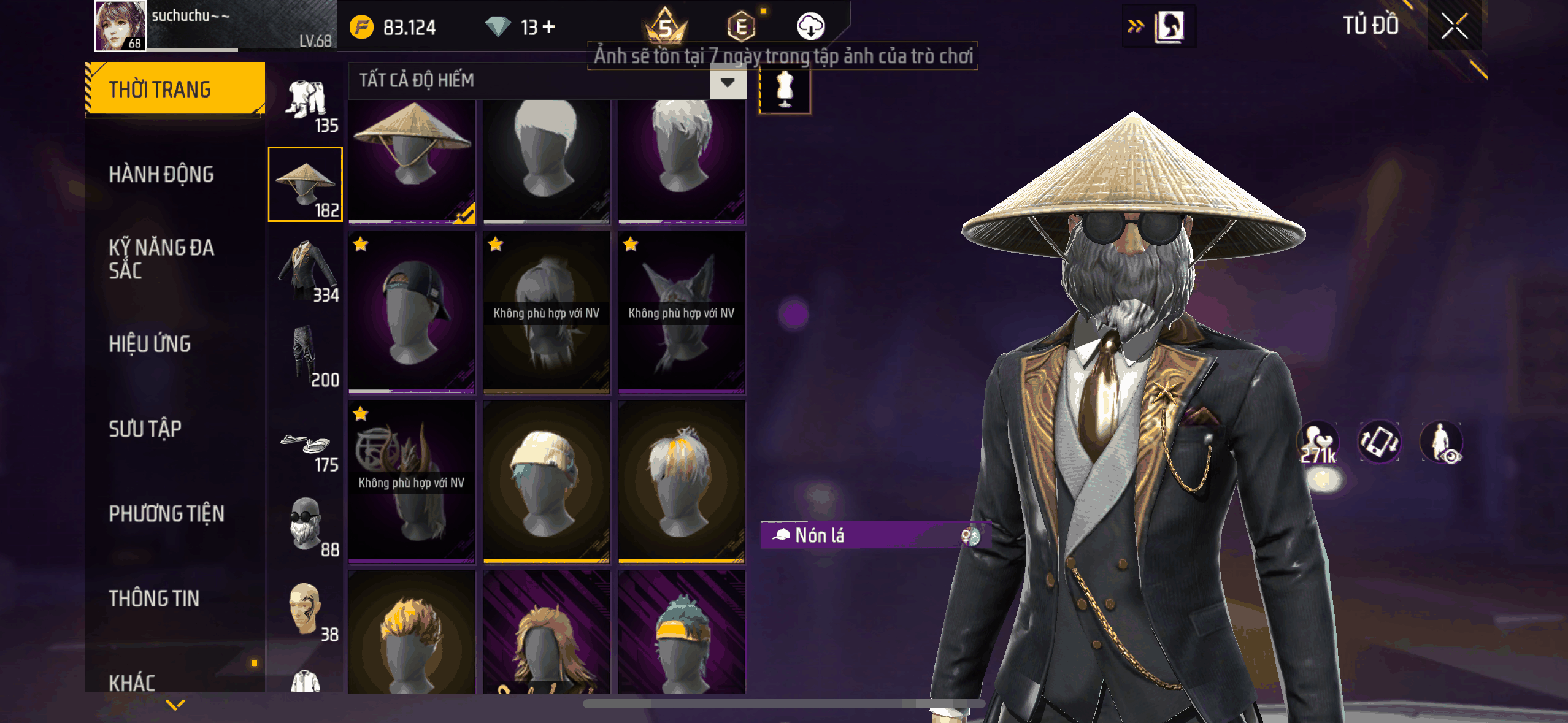
Task: Select the HIỆU ỨNG category
Action: click(x=150, y=344)
